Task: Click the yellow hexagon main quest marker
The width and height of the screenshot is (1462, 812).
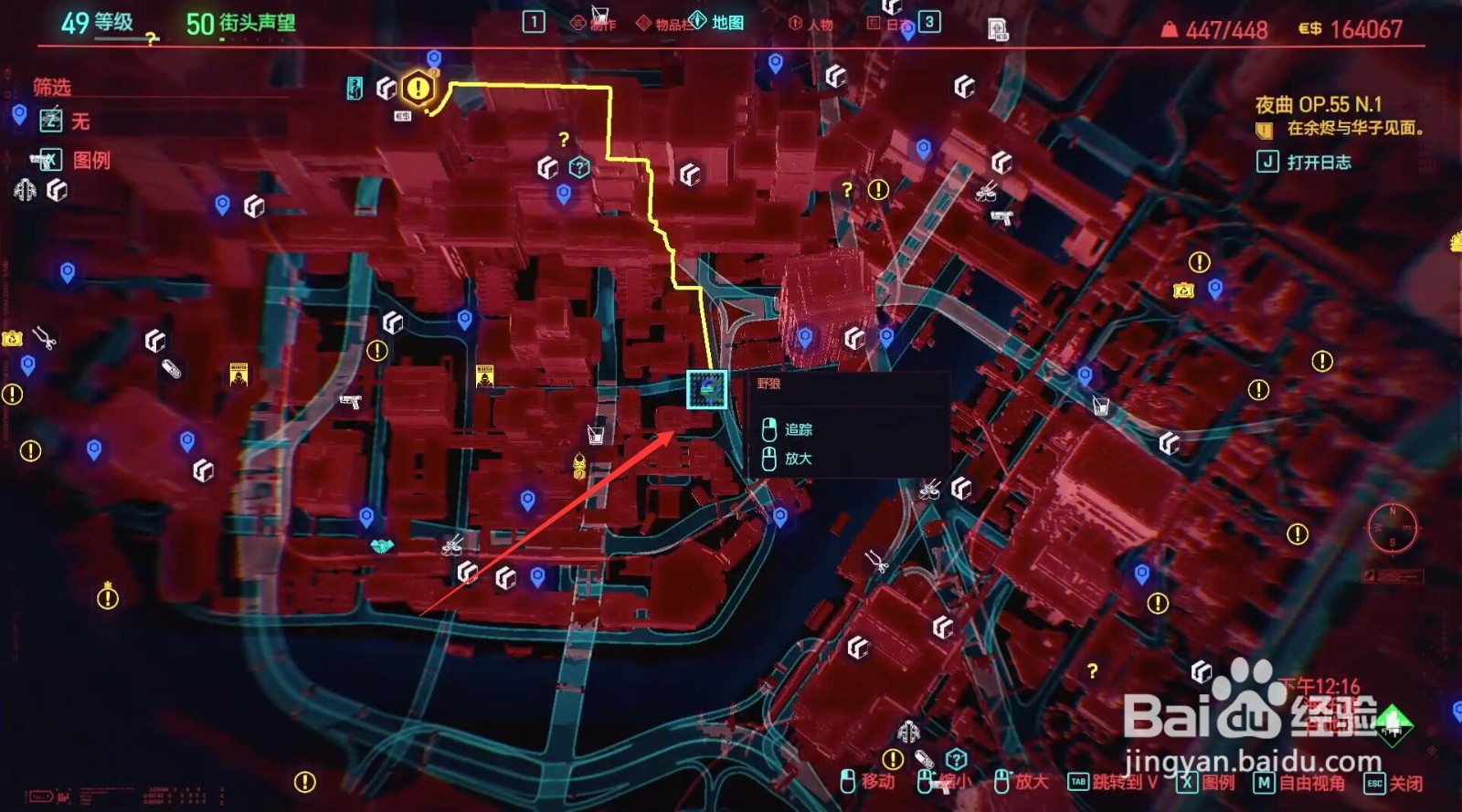Action: tap(418, 88)
